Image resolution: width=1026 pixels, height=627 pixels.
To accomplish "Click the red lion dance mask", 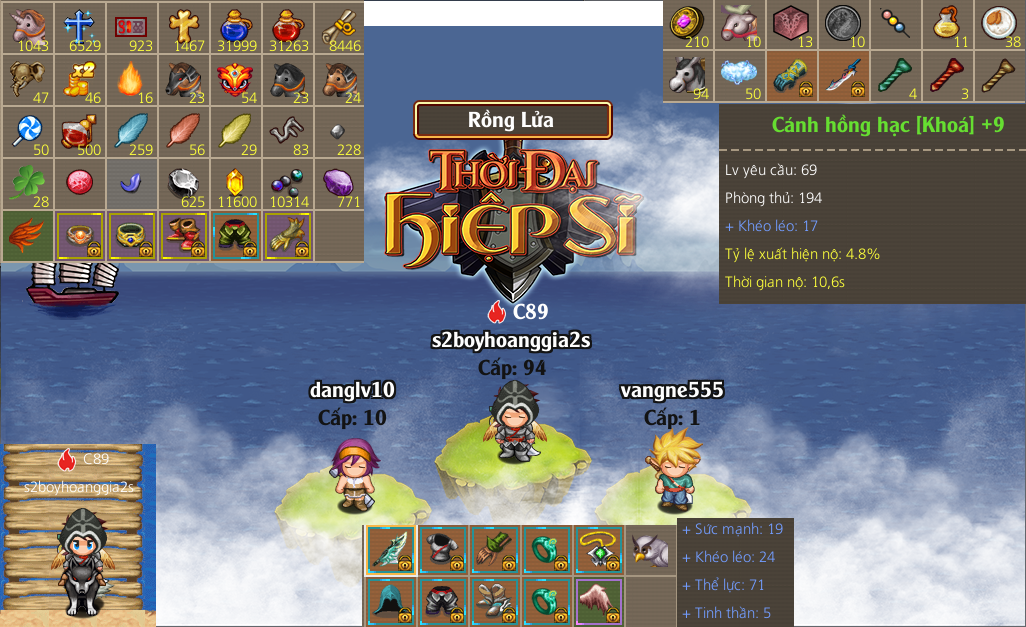I will (235, 79).
